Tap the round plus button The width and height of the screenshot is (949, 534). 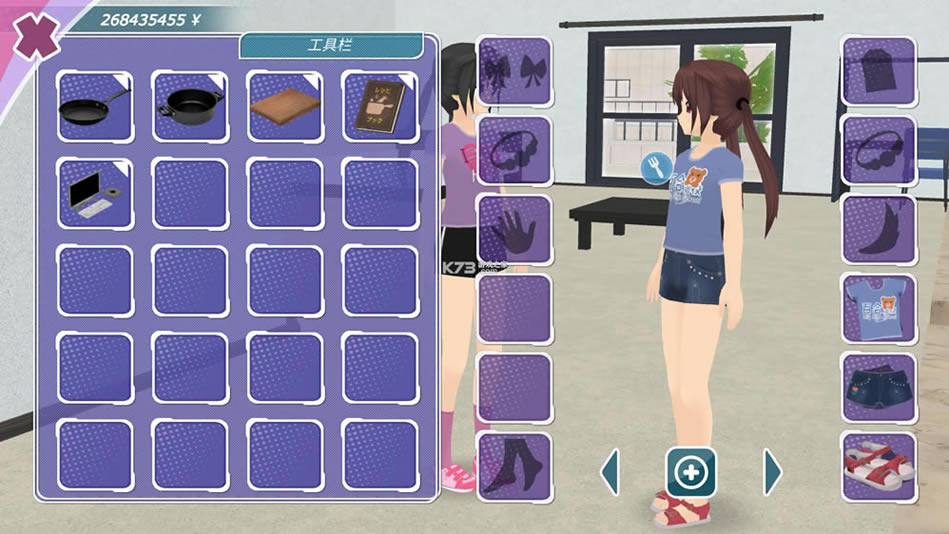691,471
